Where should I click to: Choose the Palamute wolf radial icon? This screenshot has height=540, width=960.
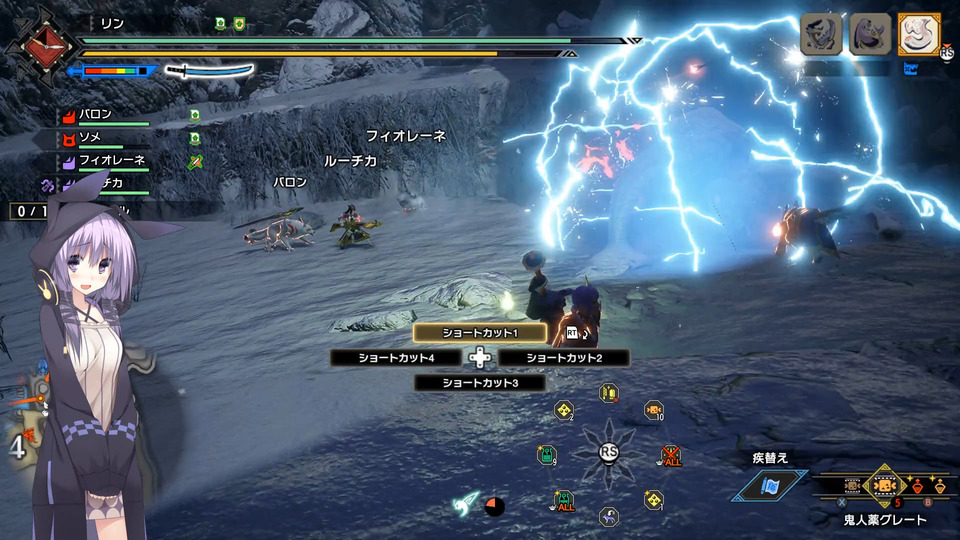(x=608, y=517)
